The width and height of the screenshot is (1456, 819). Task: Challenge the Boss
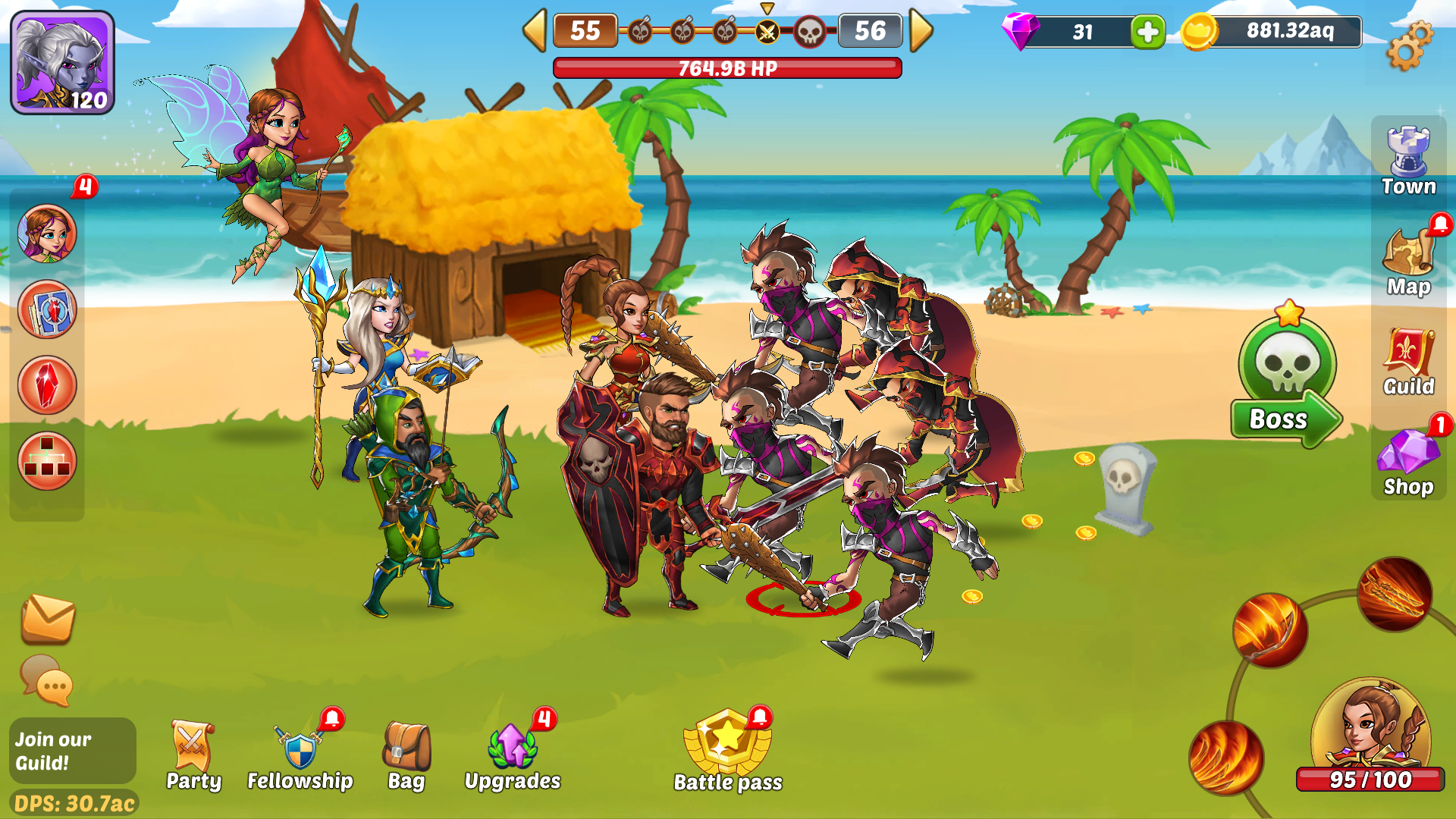(x=1287, y=383)
